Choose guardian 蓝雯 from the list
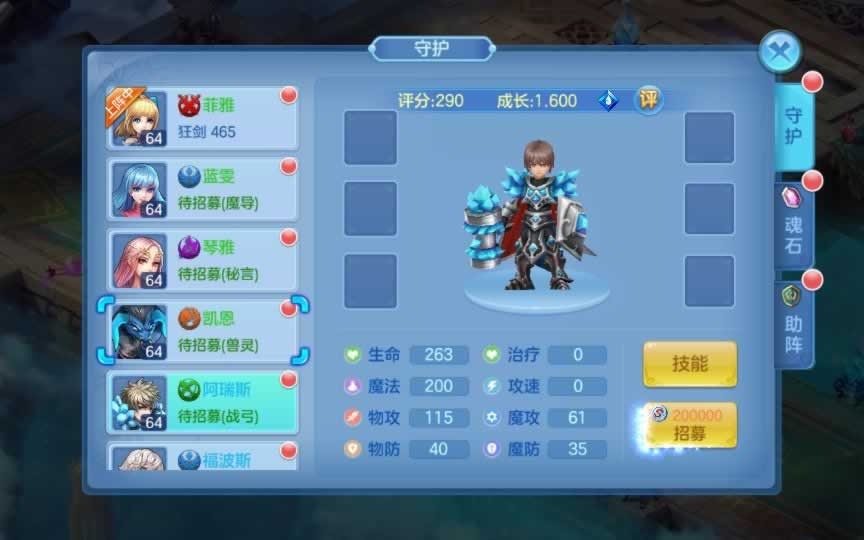 coord(203,189)
